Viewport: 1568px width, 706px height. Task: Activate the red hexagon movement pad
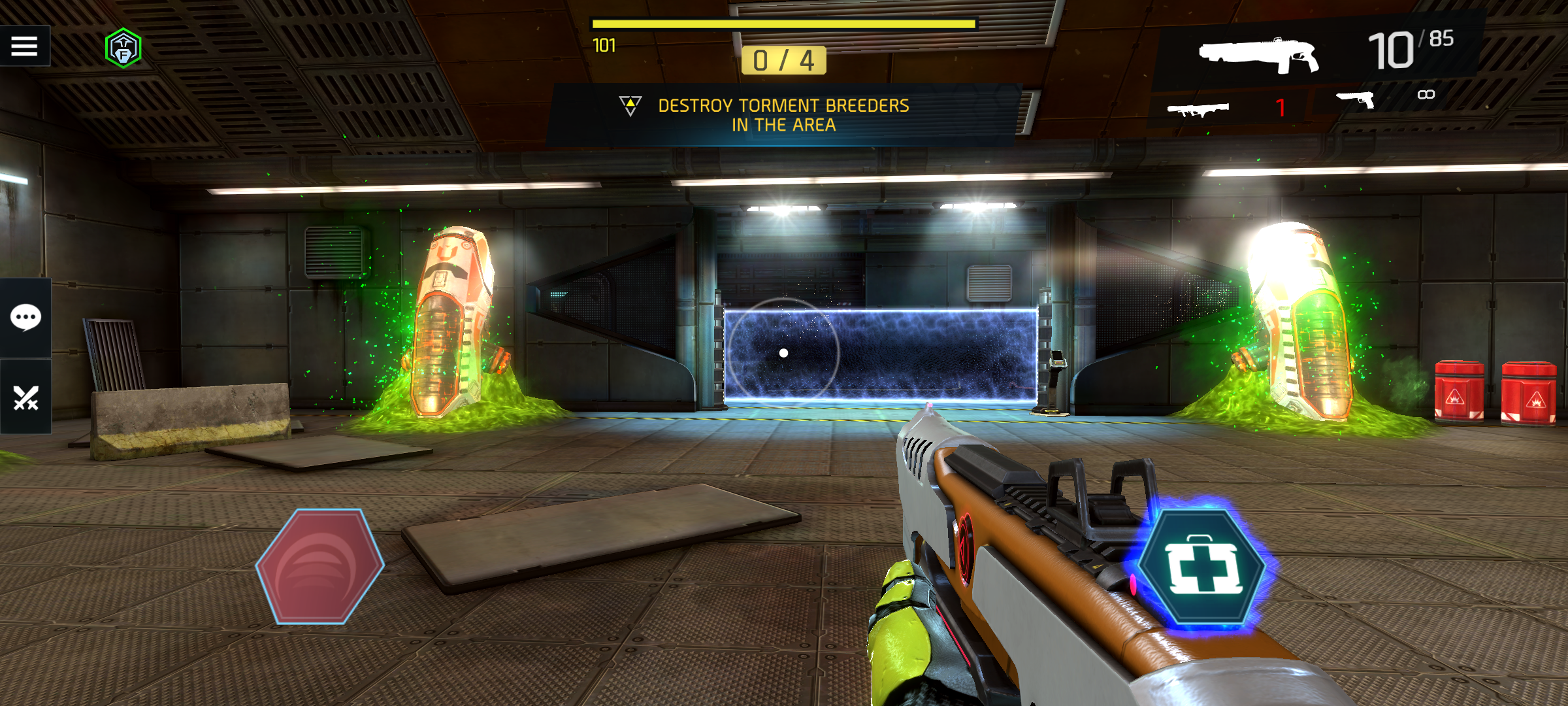click(x=319, y=567)
